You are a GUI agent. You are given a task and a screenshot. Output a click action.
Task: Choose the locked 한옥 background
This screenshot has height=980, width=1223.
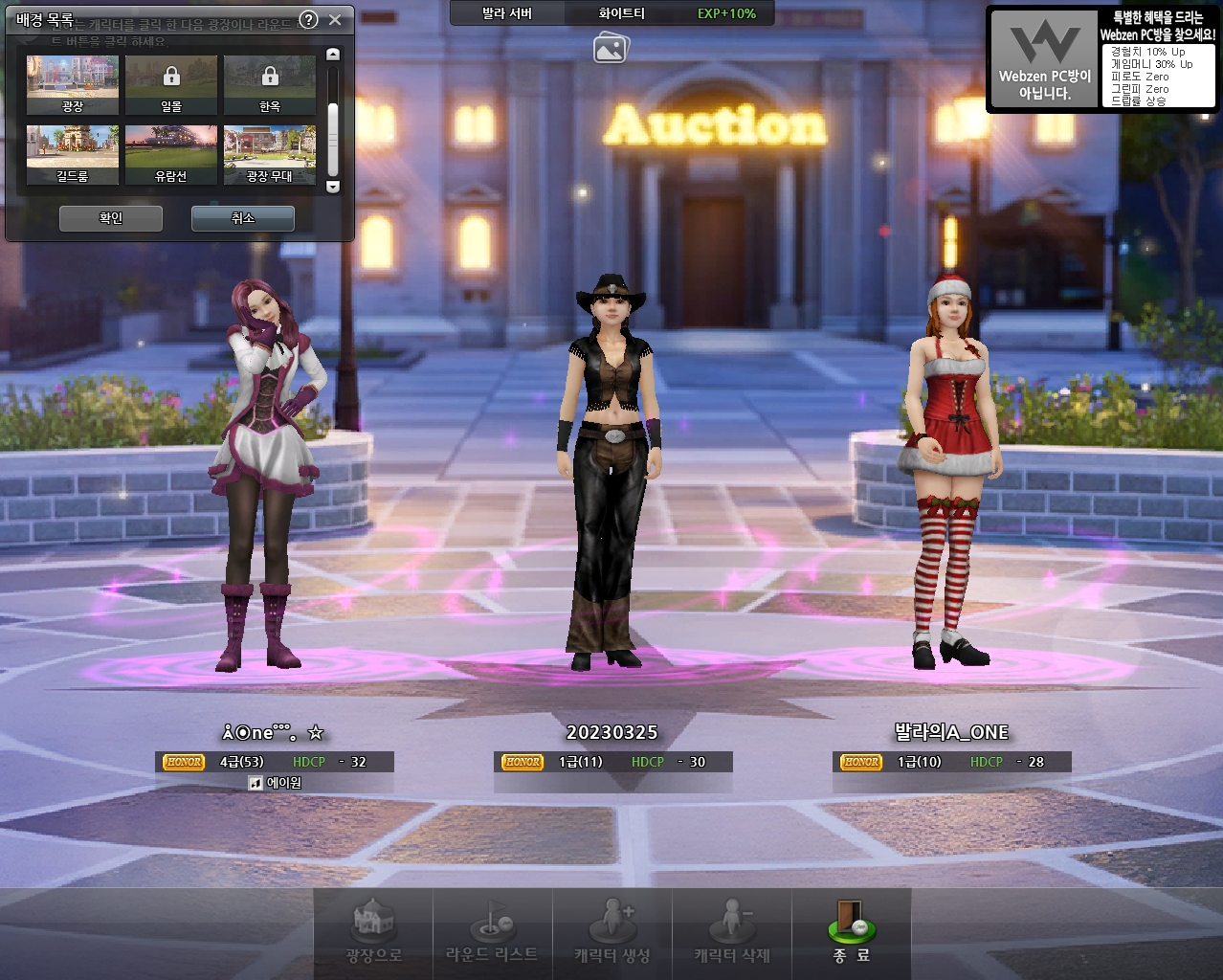[270, 84]
